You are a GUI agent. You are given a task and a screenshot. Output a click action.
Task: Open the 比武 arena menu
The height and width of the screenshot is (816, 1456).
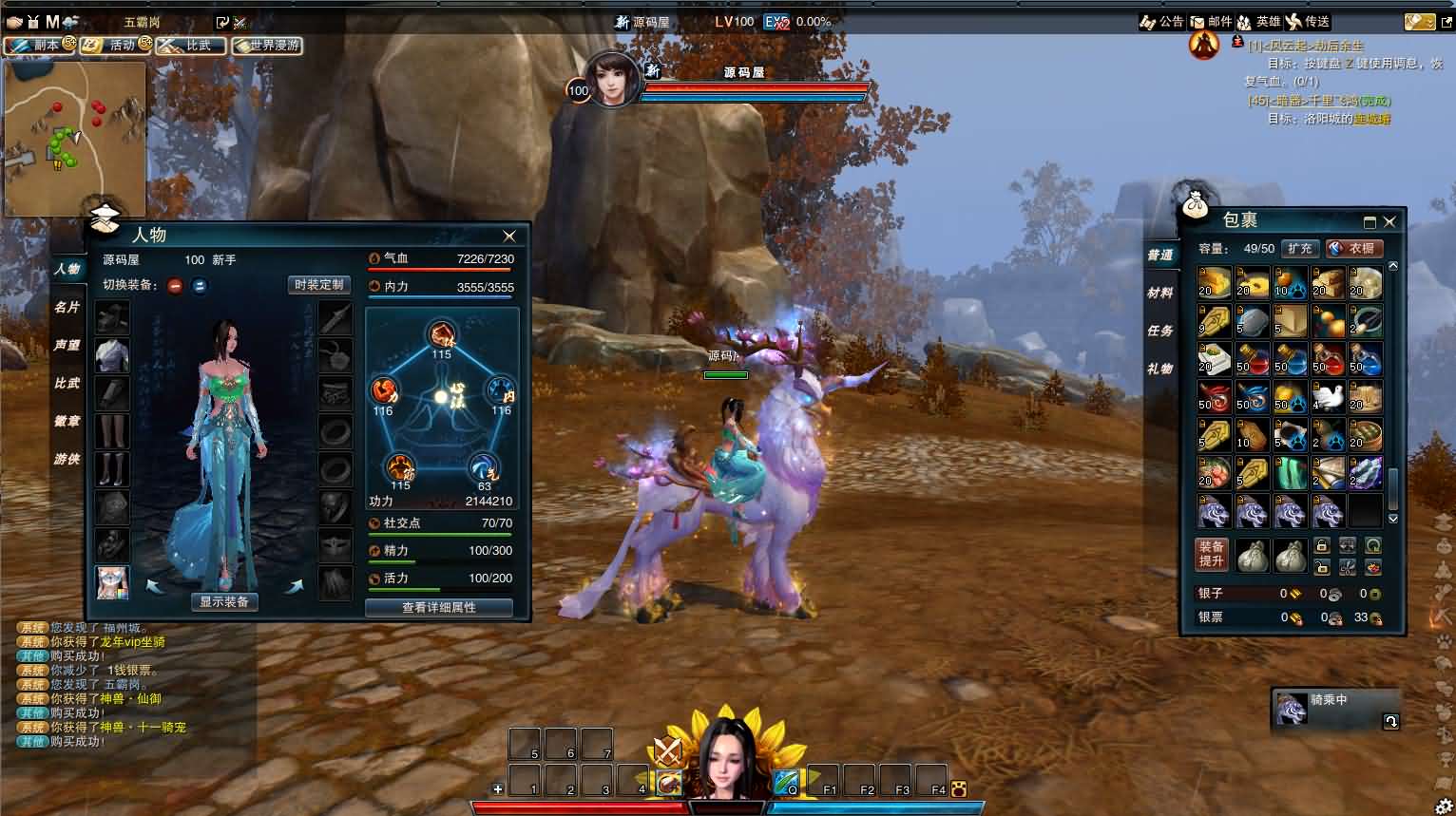[x=191, y=45]
